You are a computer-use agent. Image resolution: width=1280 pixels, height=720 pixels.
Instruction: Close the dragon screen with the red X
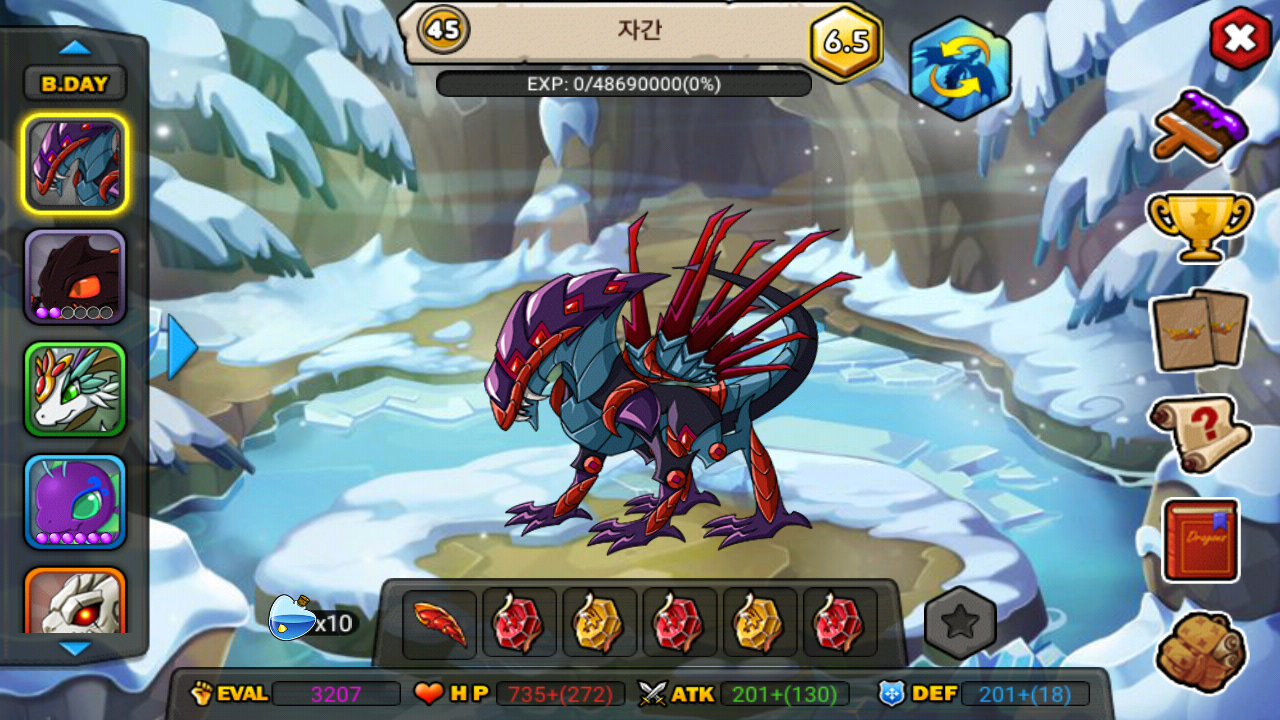click(1240, 38)
